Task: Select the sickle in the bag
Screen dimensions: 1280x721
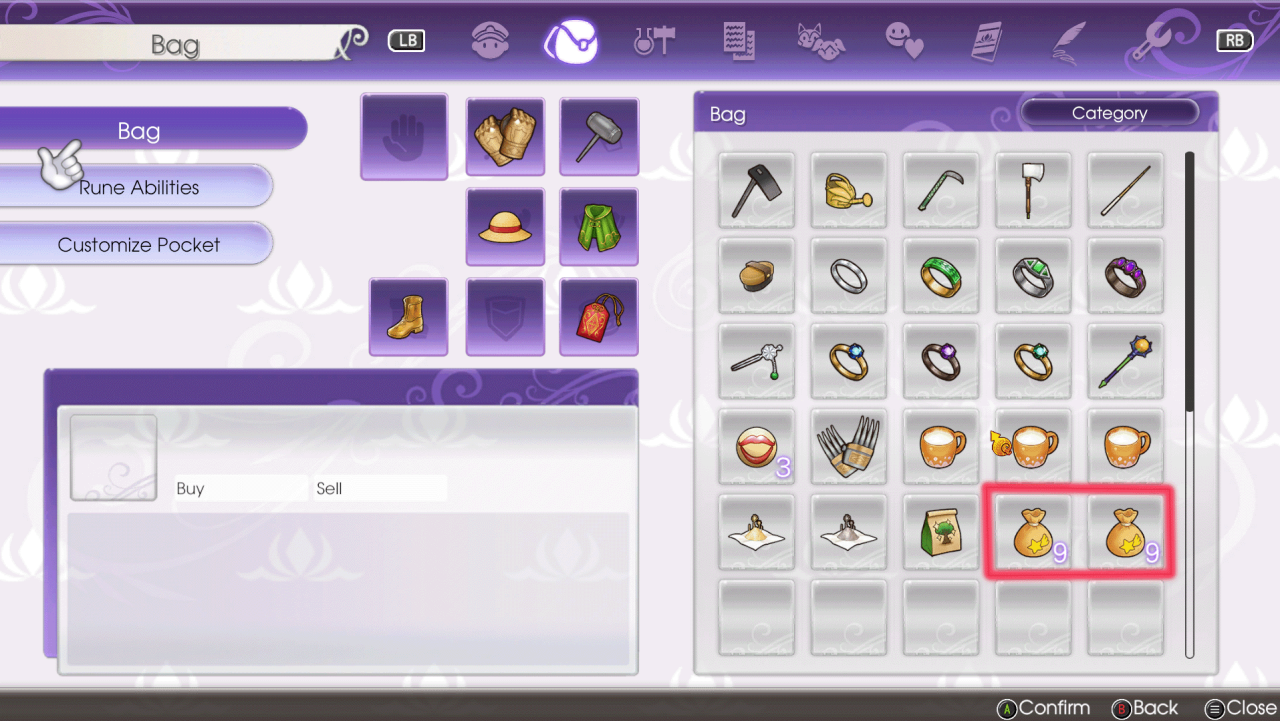Action: [940, 190]
